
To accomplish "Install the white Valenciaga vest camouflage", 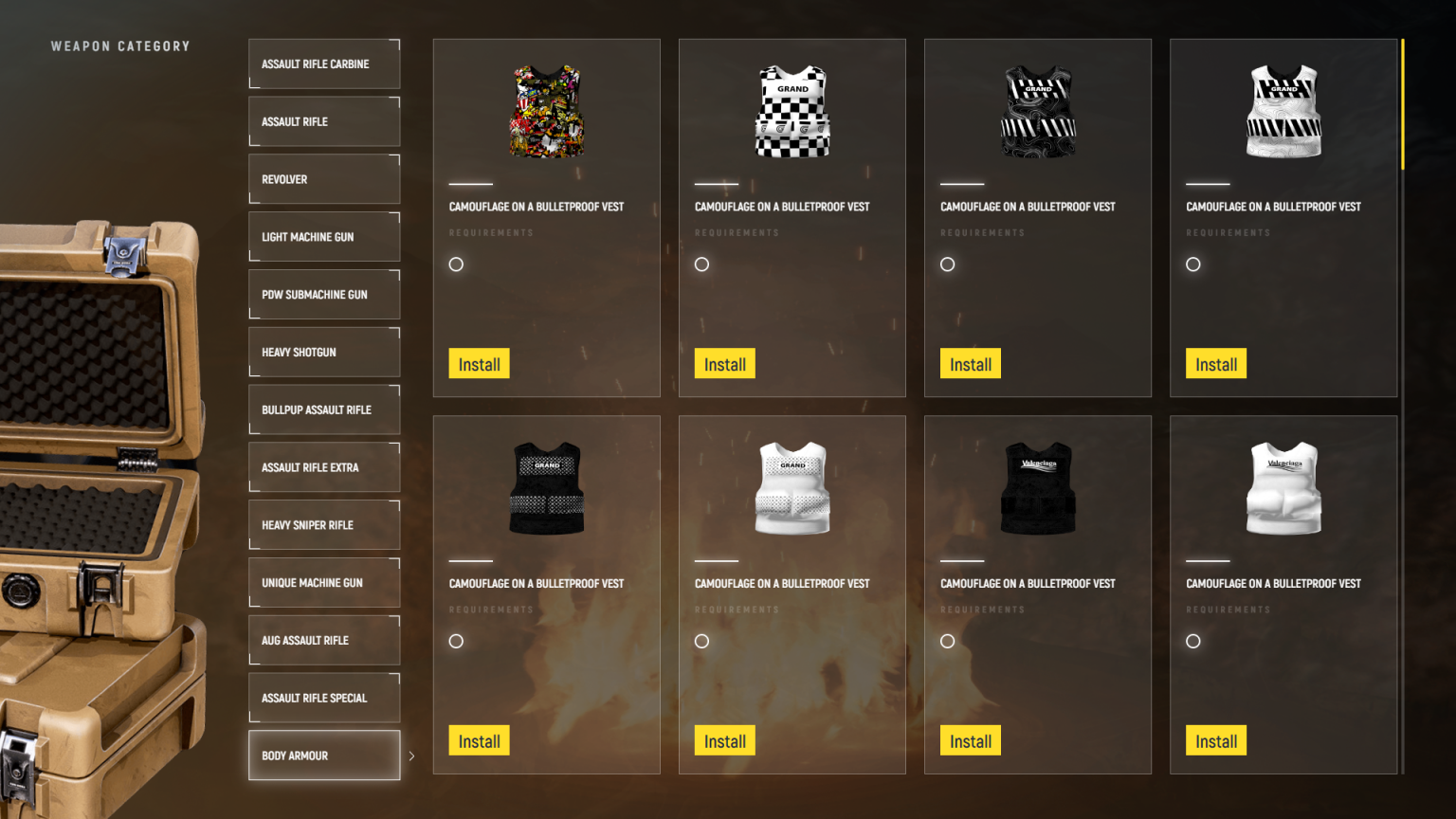I will click(x=1216, y=740).
